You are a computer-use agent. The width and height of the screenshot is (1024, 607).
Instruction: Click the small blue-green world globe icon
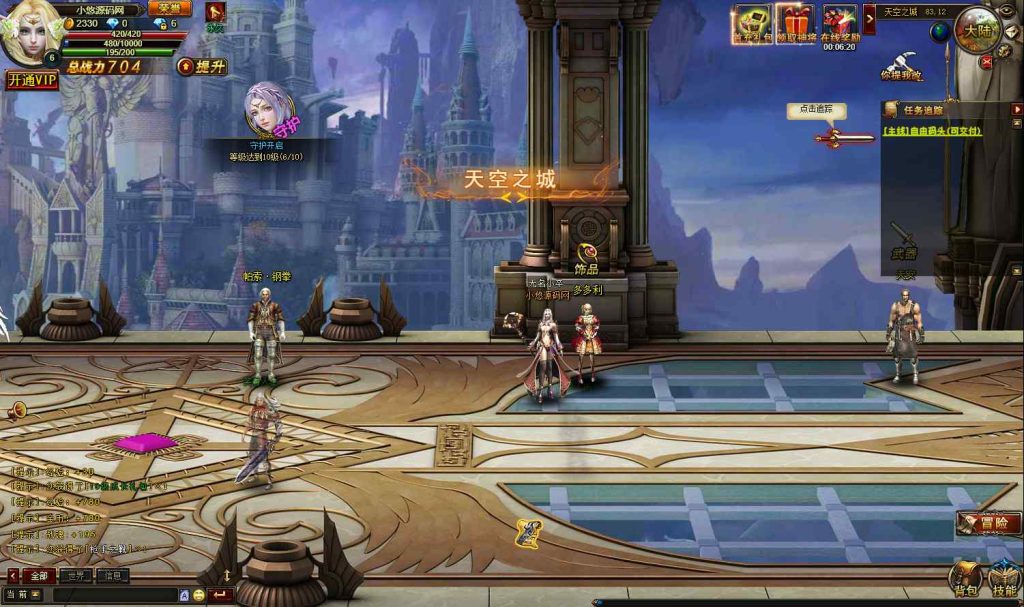(x=940, y=33)
